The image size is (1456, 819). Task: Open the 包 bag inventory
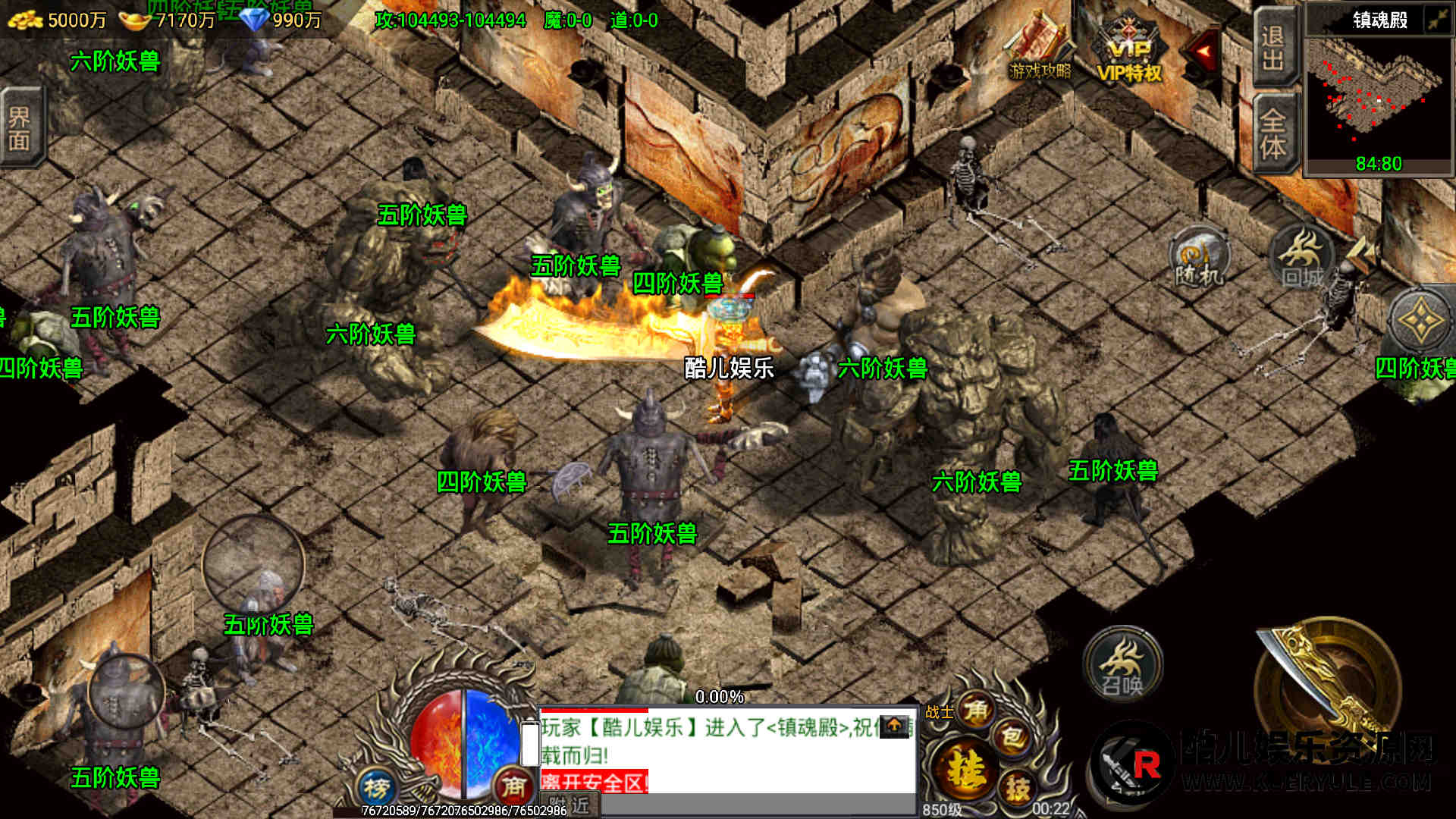(1013, 737)
